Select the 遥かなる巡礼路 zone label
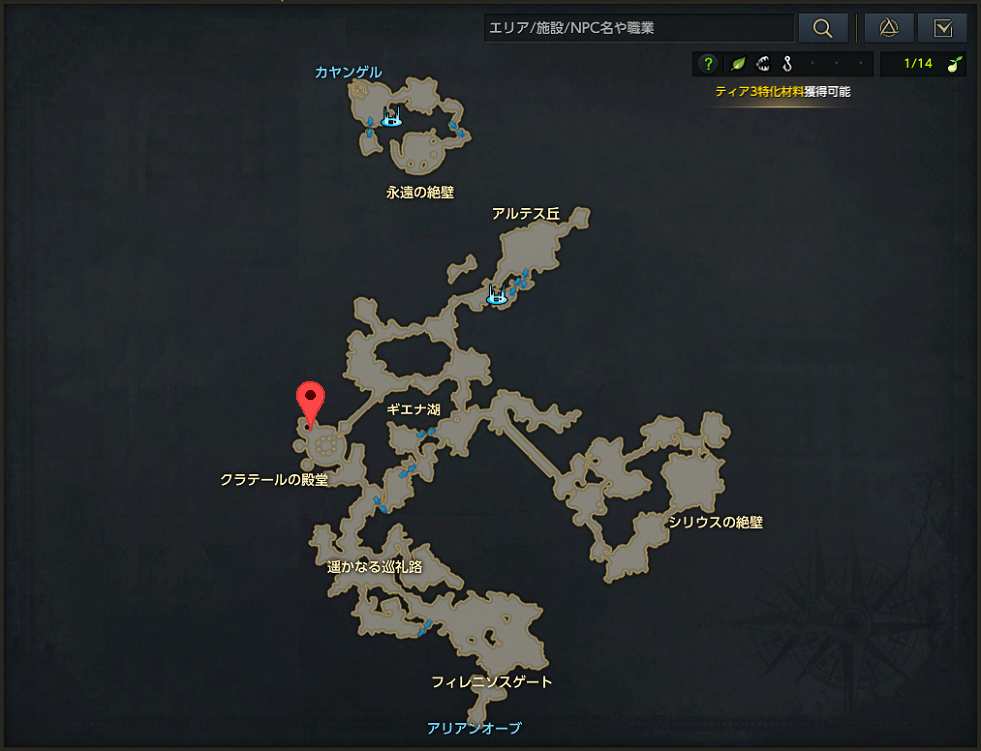 [x=375, y=567]
